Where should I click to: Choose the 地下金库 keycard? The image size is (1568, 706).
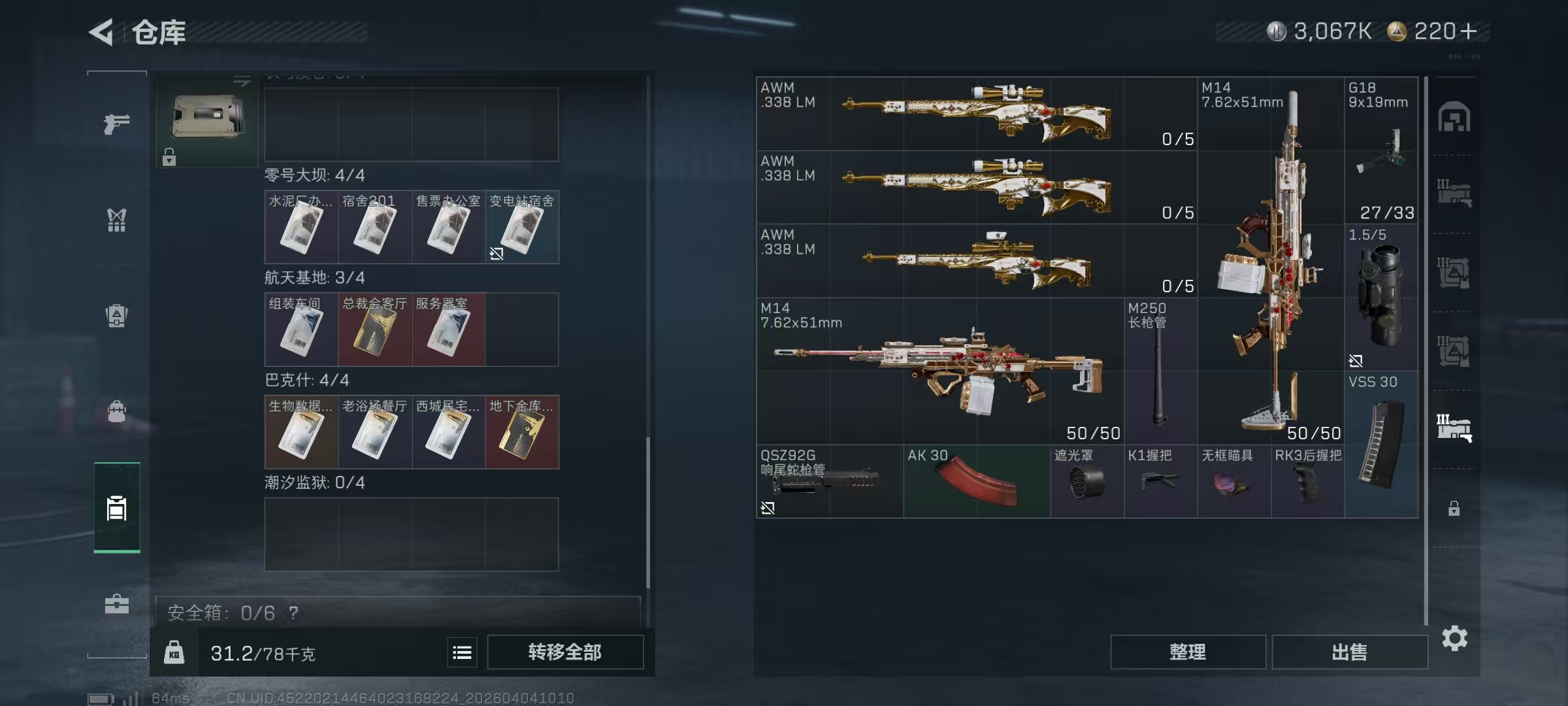pyautogui.click(x=521, y=432)
